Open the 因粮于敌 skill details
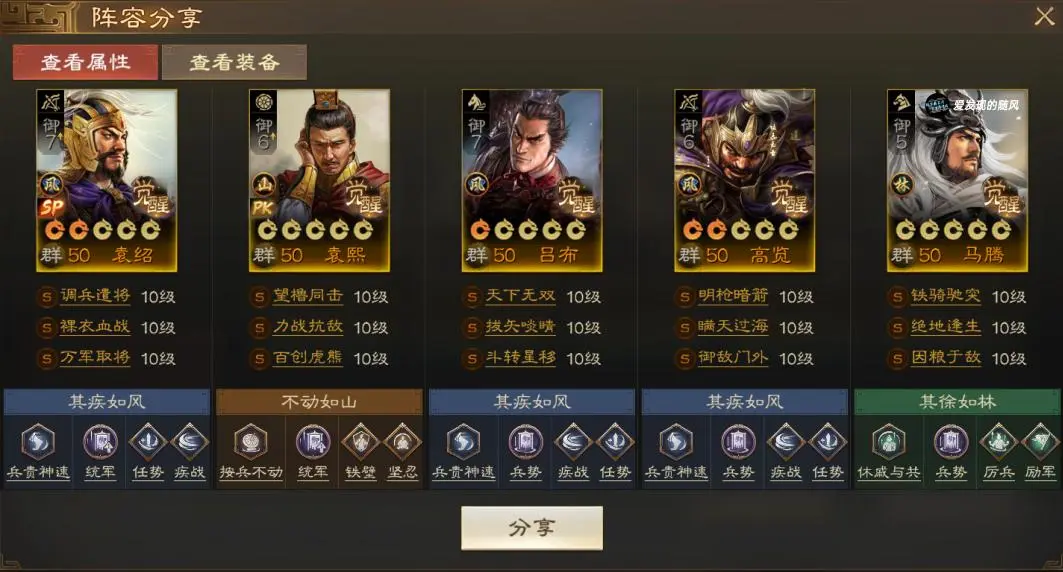The image size is (1063, 572). tap(947, 358)
